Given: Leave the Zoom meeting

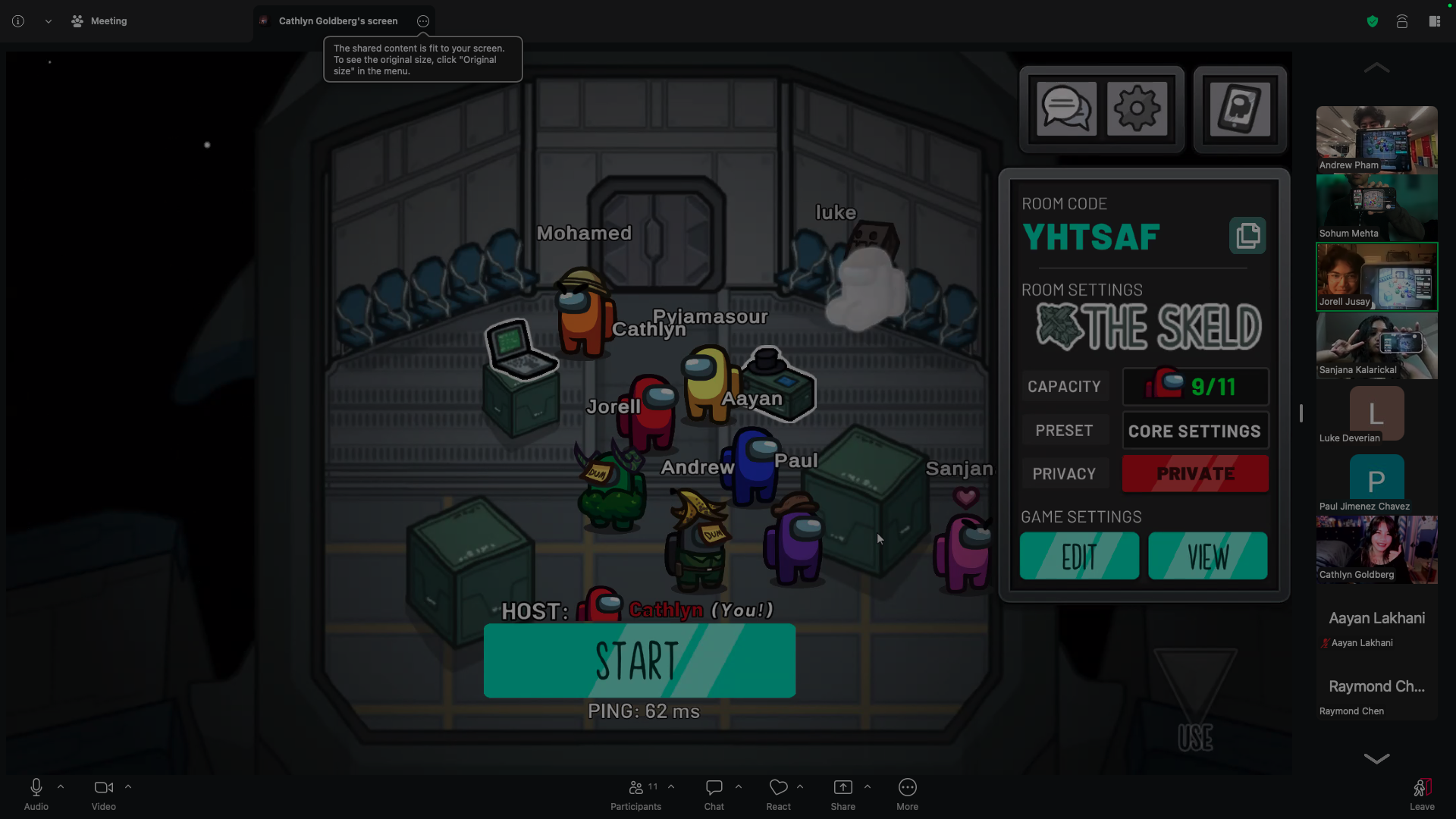Looking at the screenshot, I should [x=1422, y=795].
